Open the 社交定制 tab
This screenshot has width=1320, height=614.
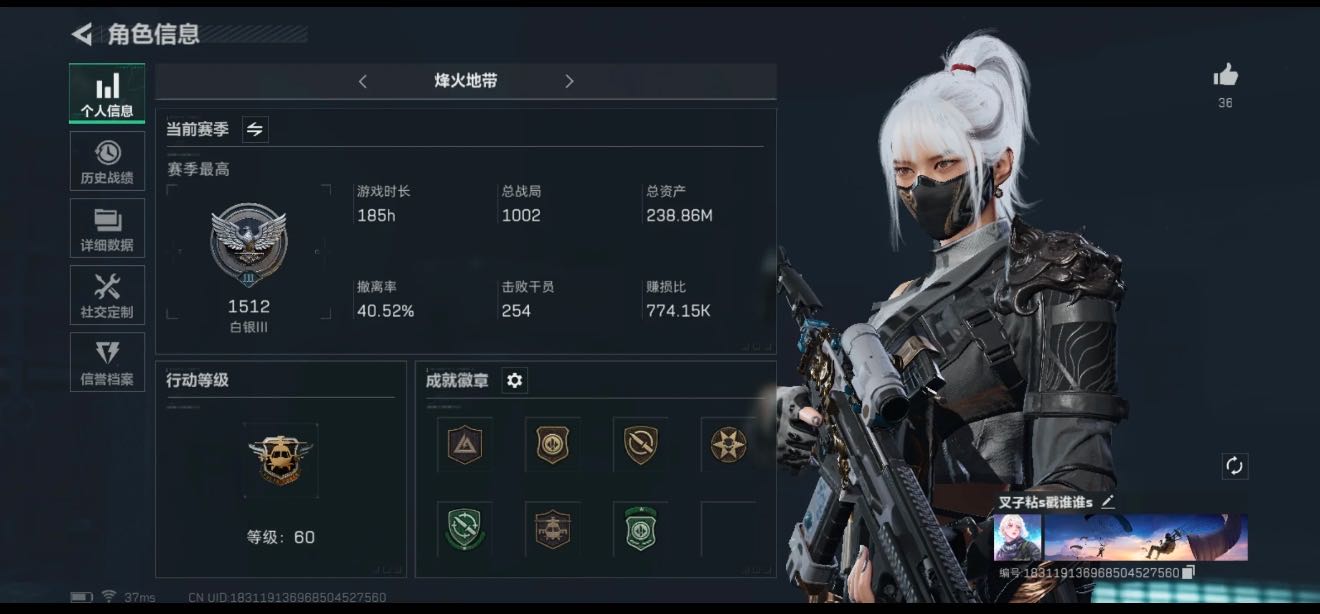click(x=107, y=295)
